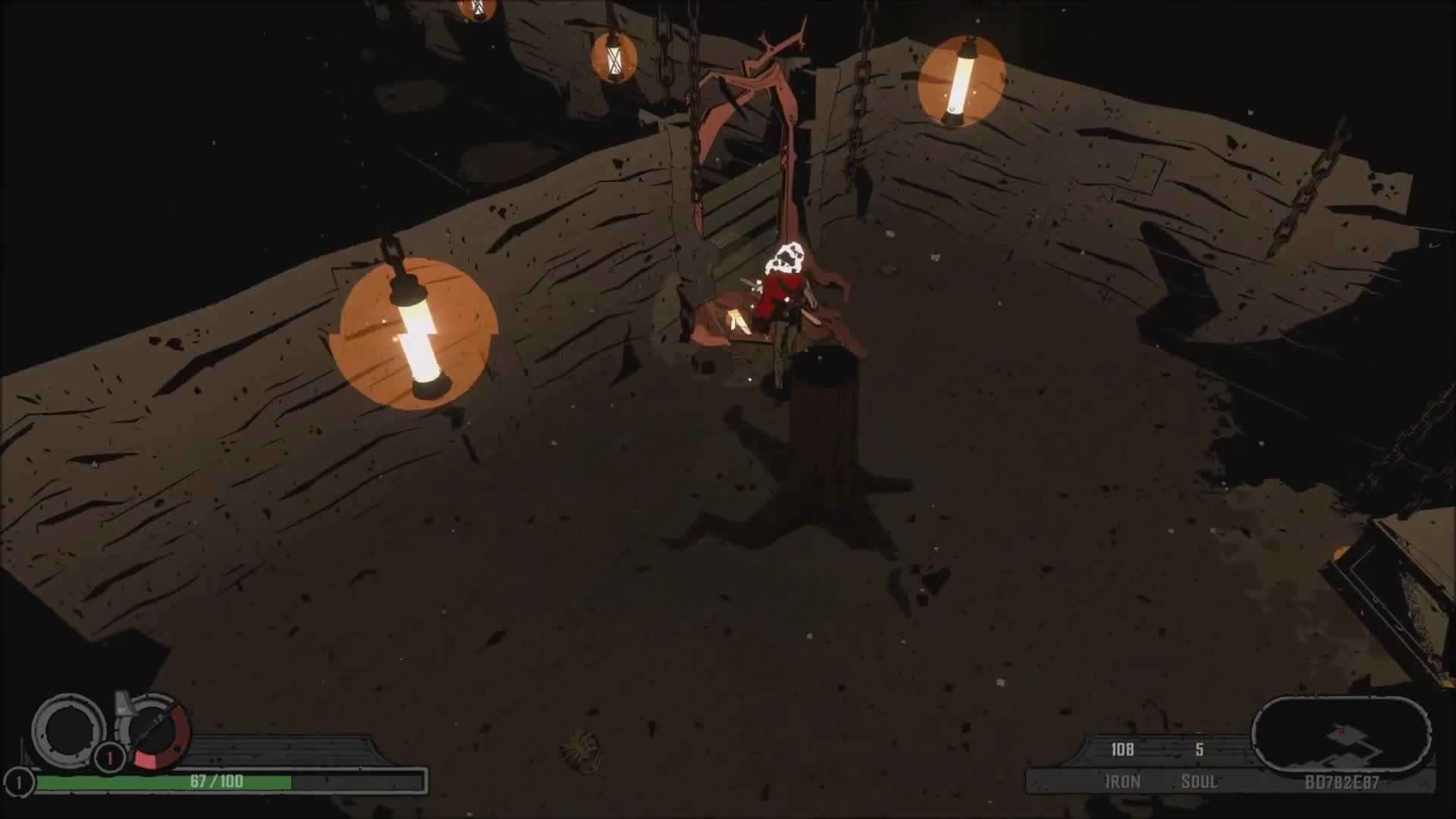This screenshot has height=819, width=1456.
Task: Click the IRON currency counter showing 108
Action: (x=1122, y=749)
